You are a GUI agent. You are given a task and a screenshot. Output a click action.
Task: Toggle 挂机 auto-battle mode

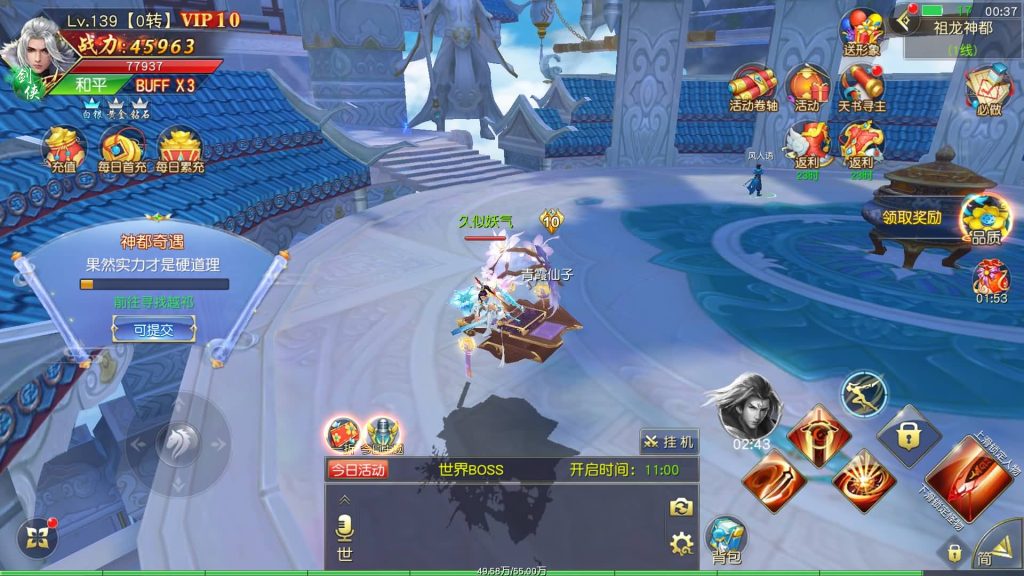pos(669,442)
